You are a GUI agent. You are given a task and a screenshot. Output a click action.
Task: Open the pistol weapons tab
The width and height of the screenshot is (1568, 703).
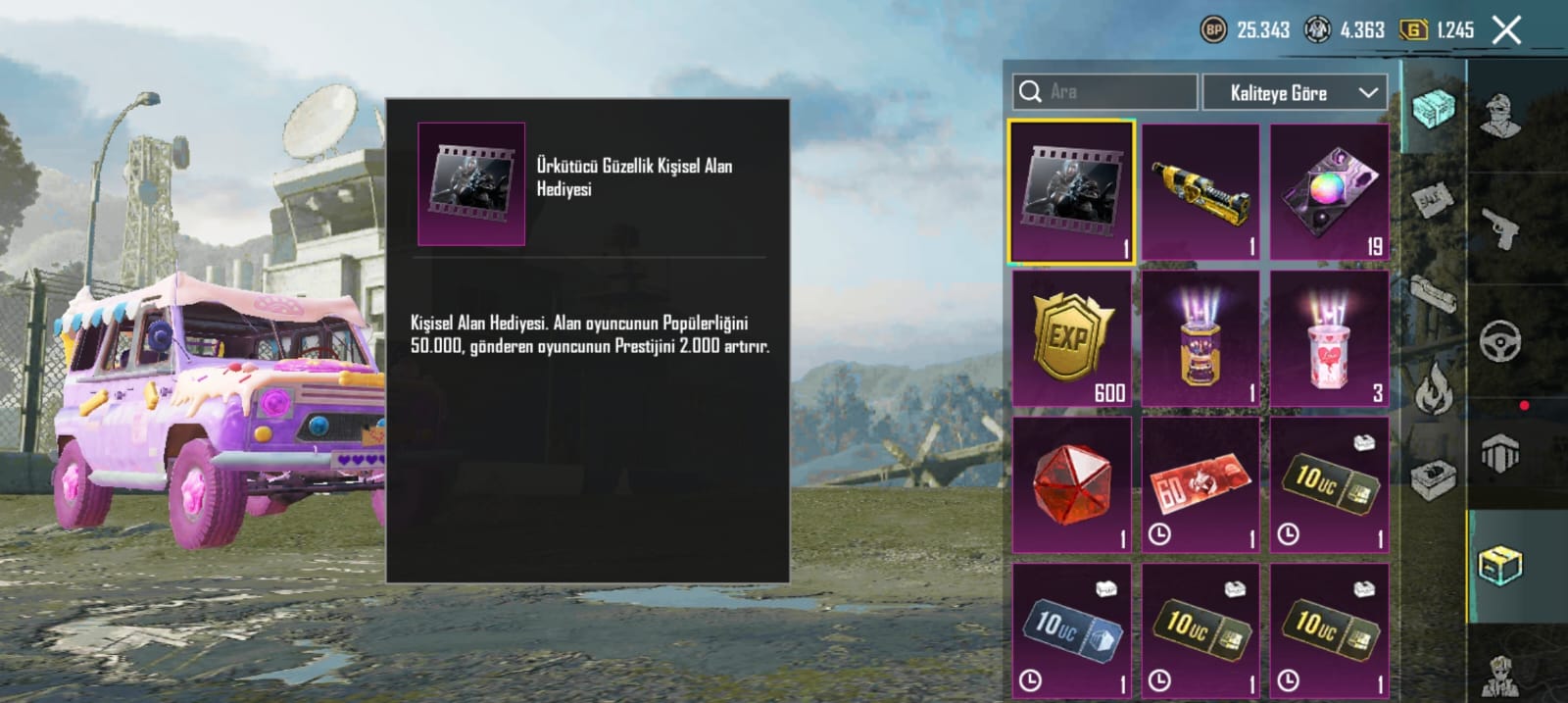click(x=1499, y=229)
